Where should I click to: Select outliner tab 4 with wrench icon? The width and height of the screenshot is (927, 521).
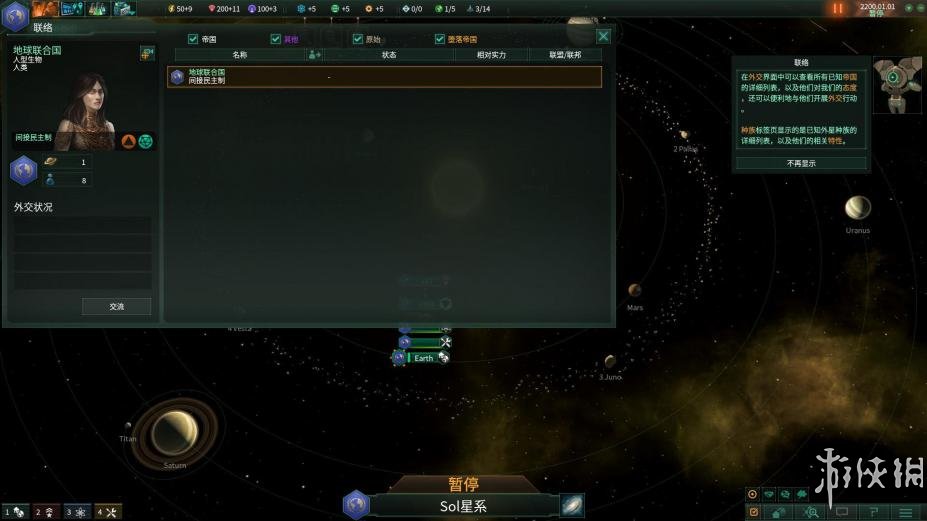point(108,512)
